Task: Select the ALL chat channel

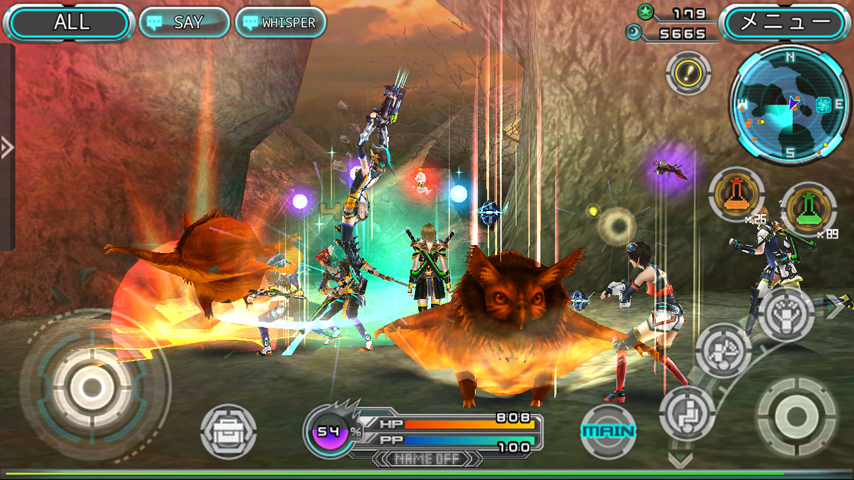Action: 69,22
